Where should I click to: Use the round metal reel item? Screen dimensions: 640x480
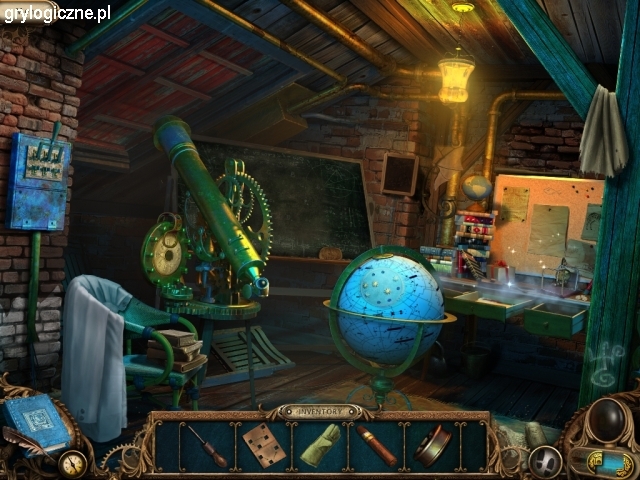click(433, 445)
